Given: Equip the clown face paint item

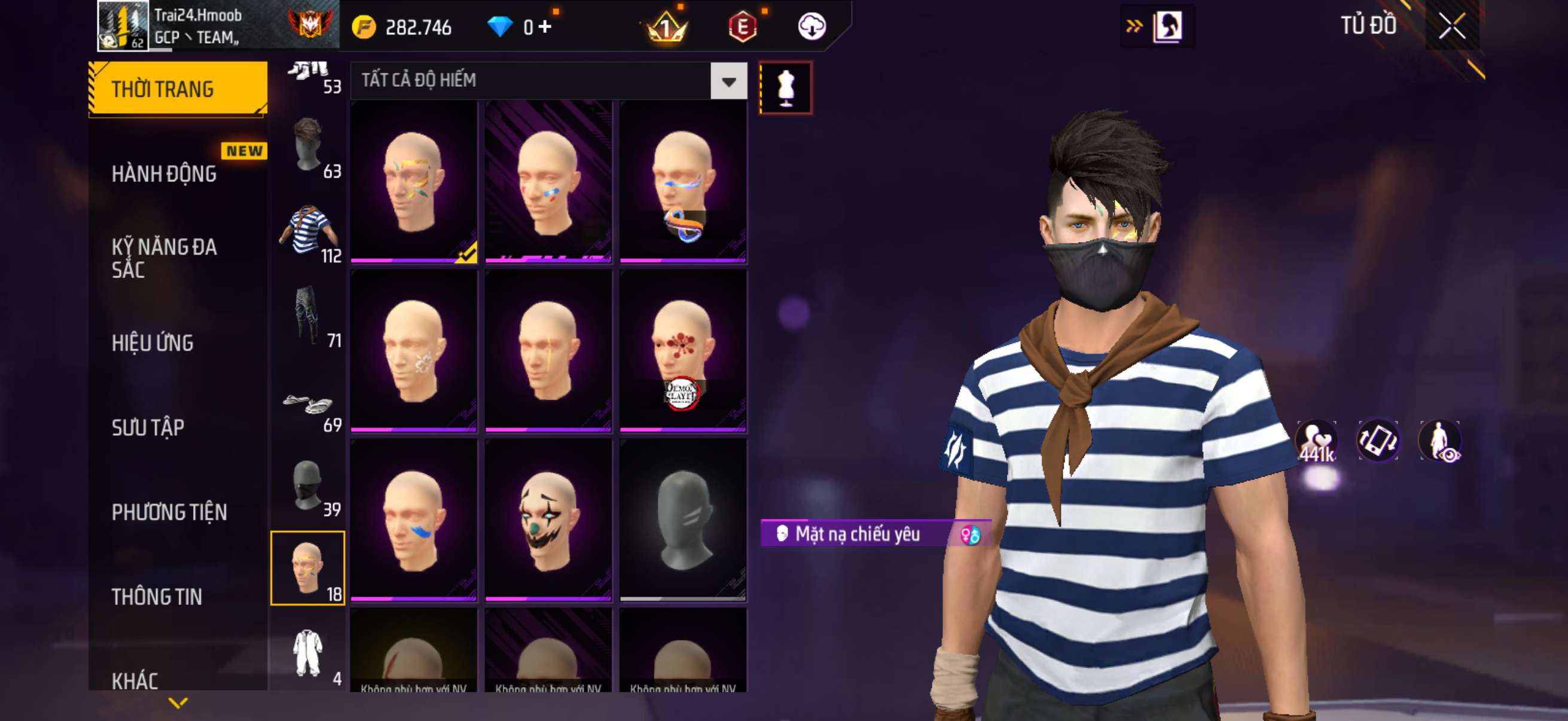Looking at the screenshot, I should [548, 520].
